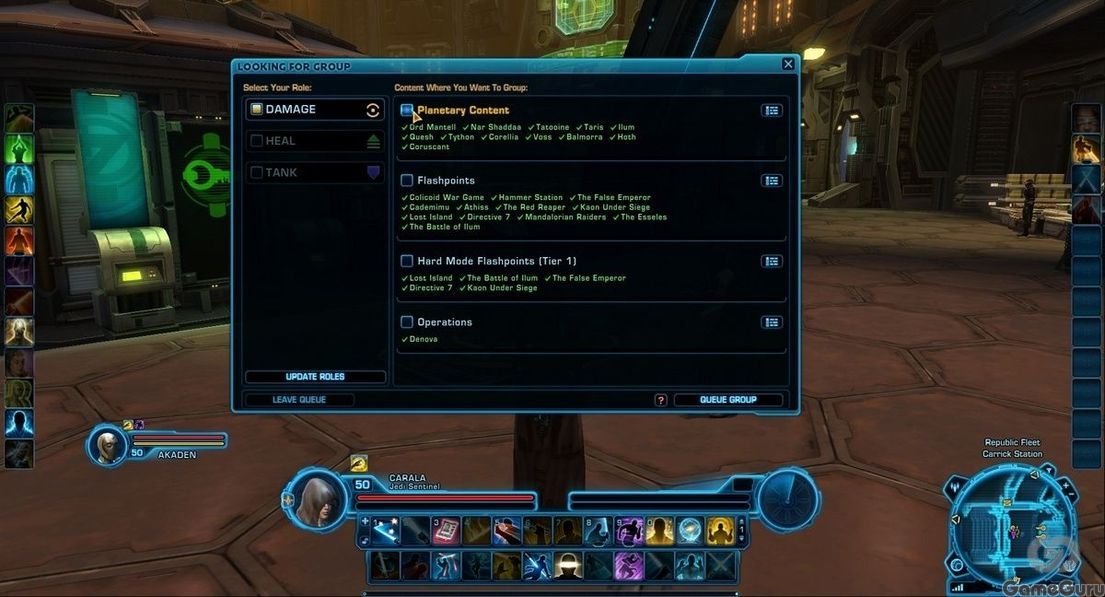Queue the group with Queue Group
This screenshot has width=1105, height=597.
pos(727,400)
